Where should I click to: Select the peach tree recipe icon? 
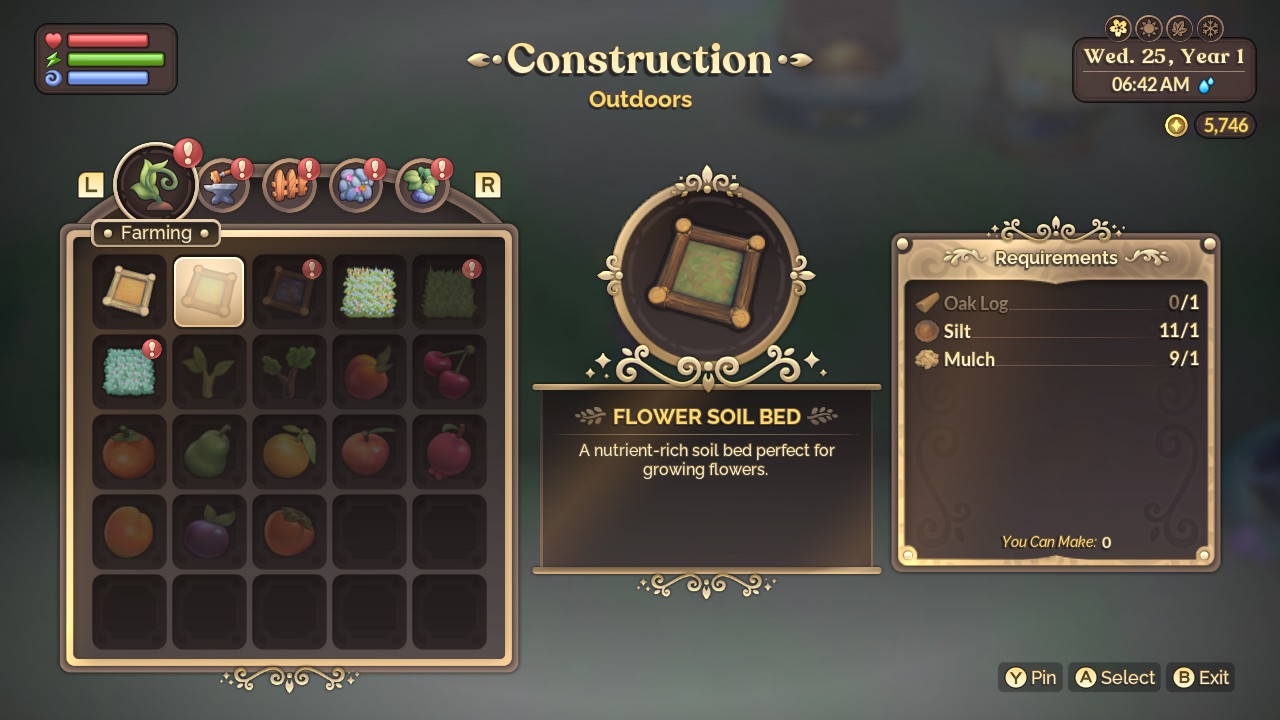(368, 371)
